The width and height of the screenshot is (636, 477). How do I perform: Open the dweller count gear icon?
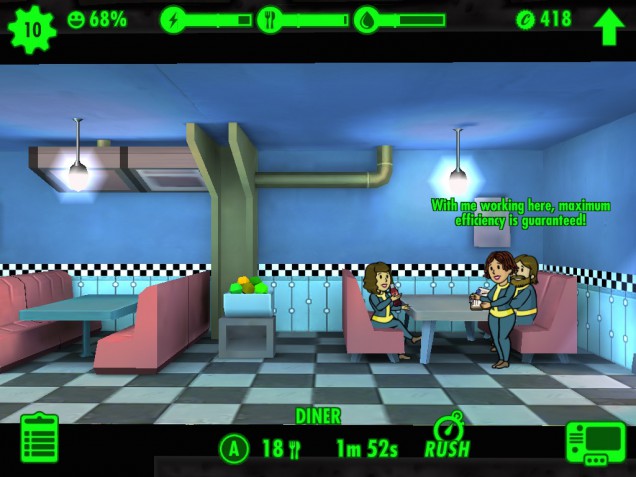32,27
